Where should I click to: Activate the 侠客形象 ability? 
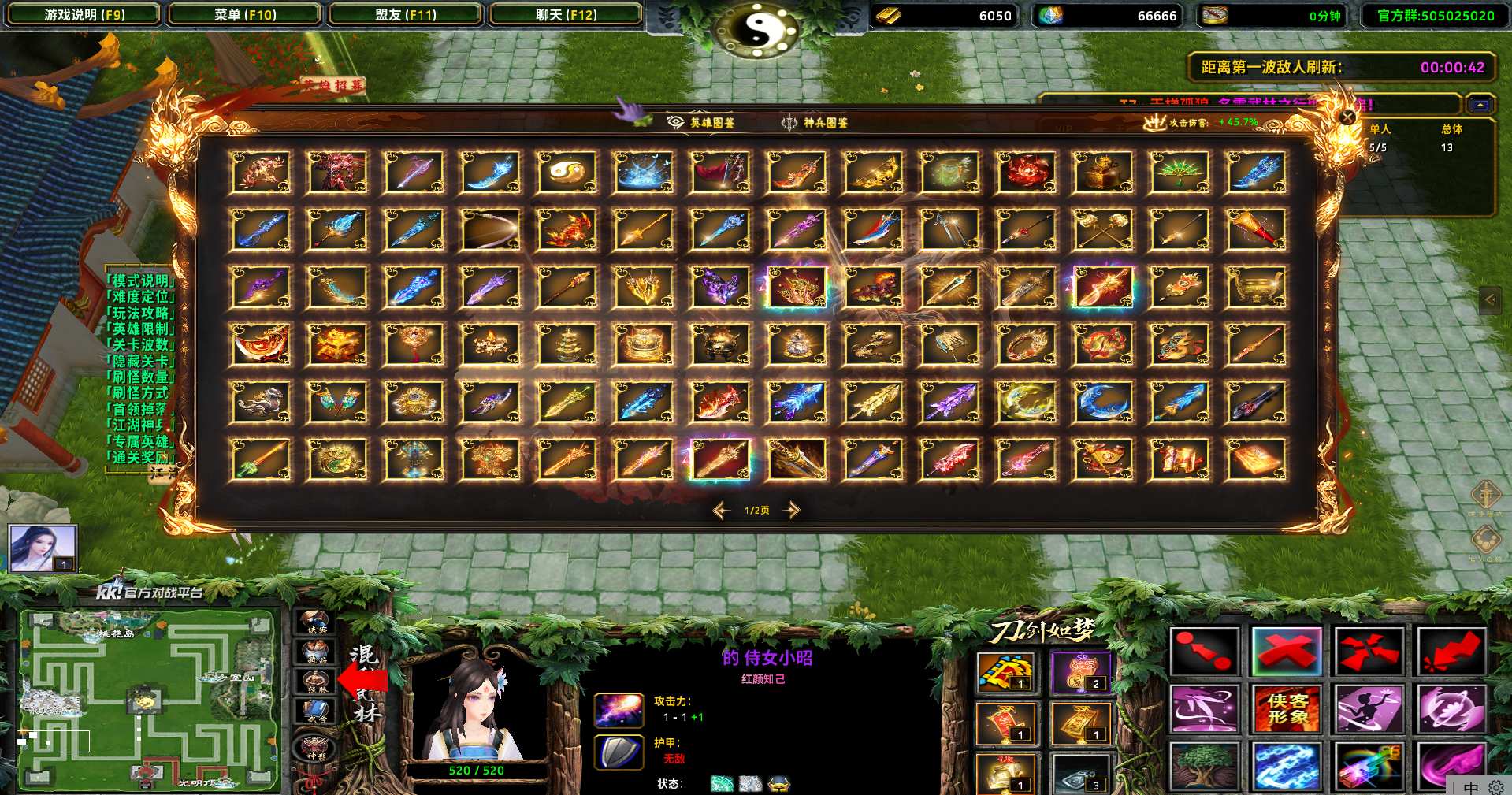coord(1287,708)
